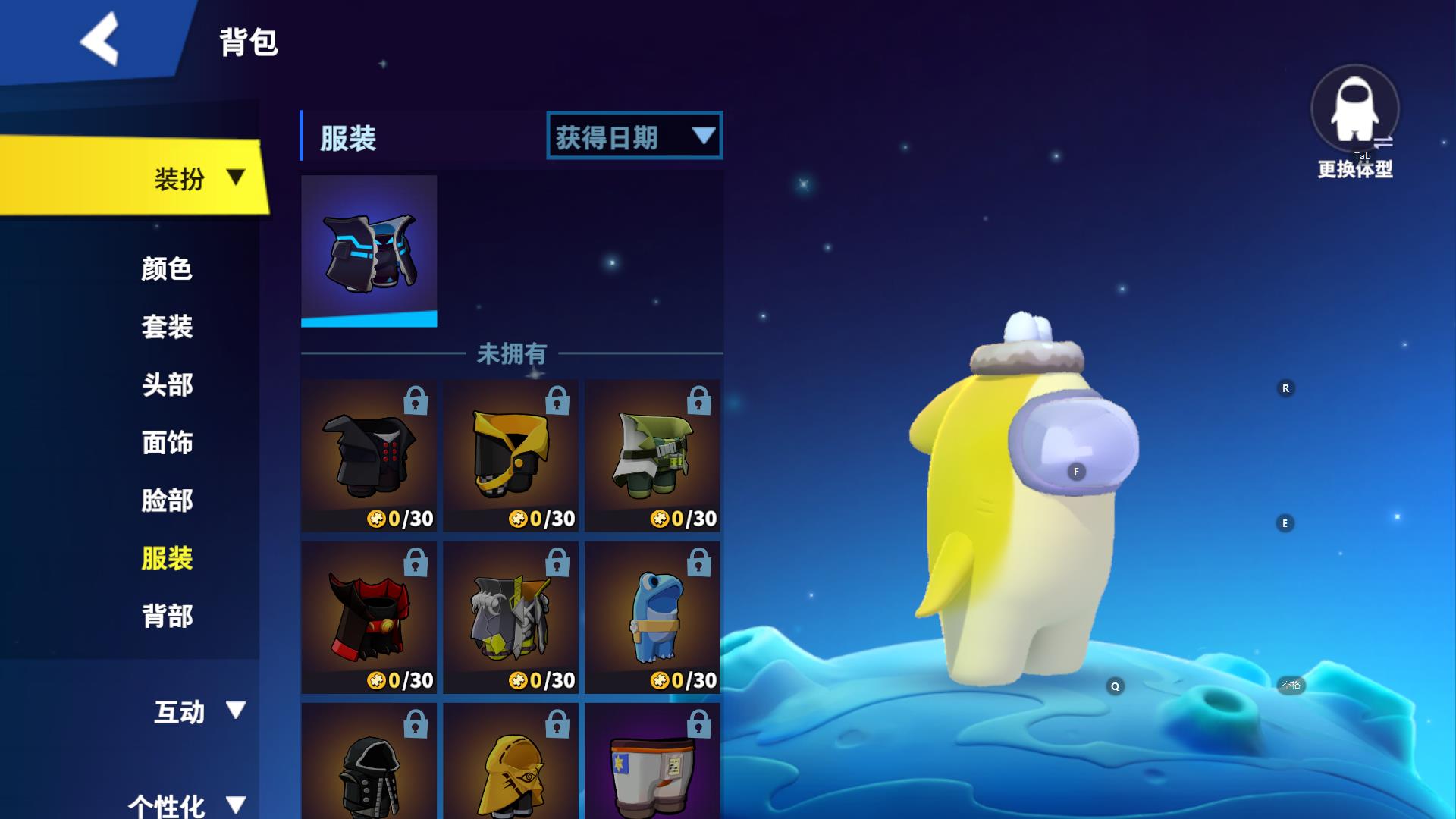Select the owned black and blue jacket
Screen dimensions: 1456x819
pos(369,250)
